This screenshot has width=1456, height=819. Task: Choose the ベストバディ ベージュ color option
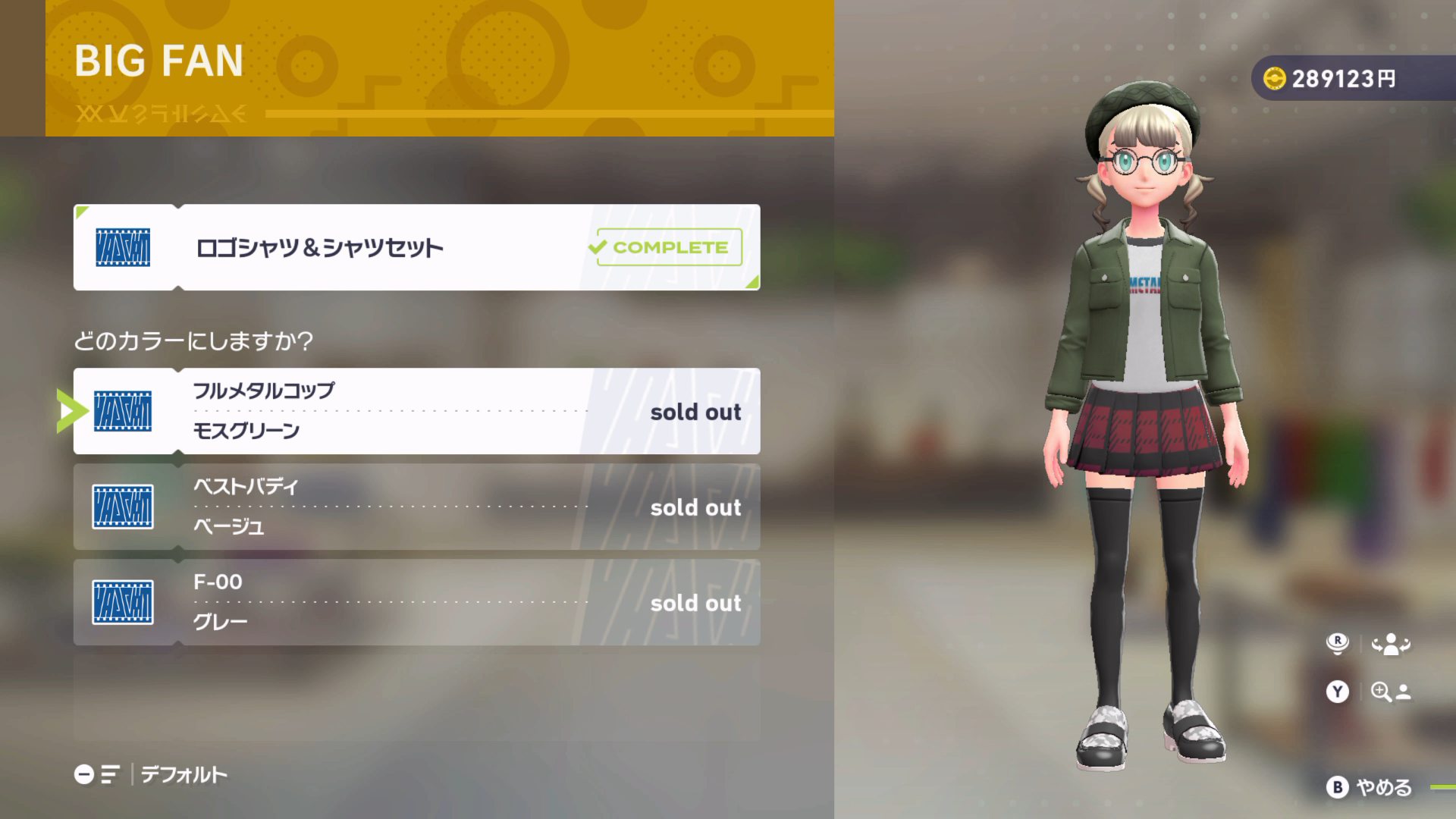[x=416, y=507]
